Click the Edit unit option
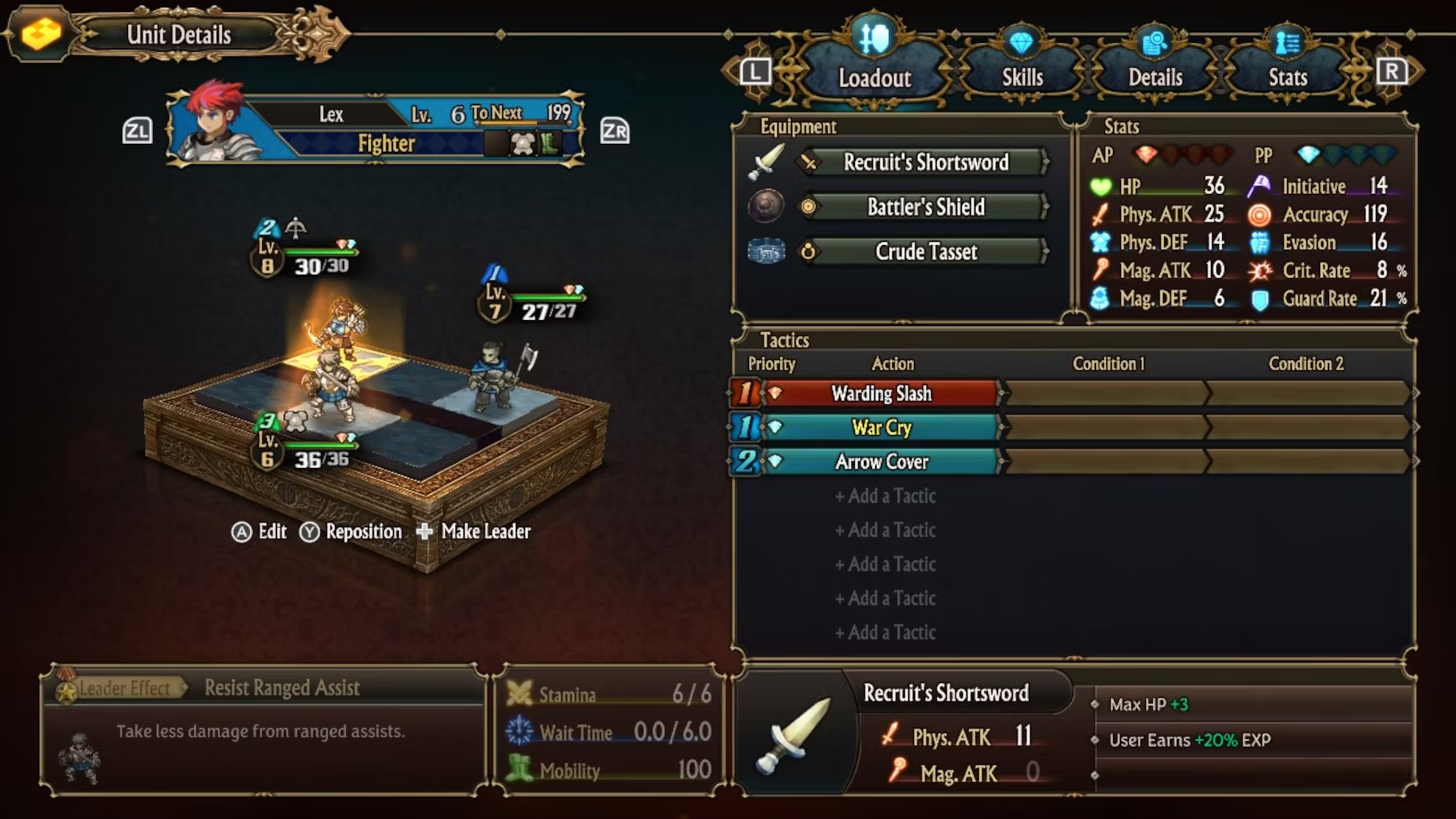The image size is (1456, 819). pos(260,531)
